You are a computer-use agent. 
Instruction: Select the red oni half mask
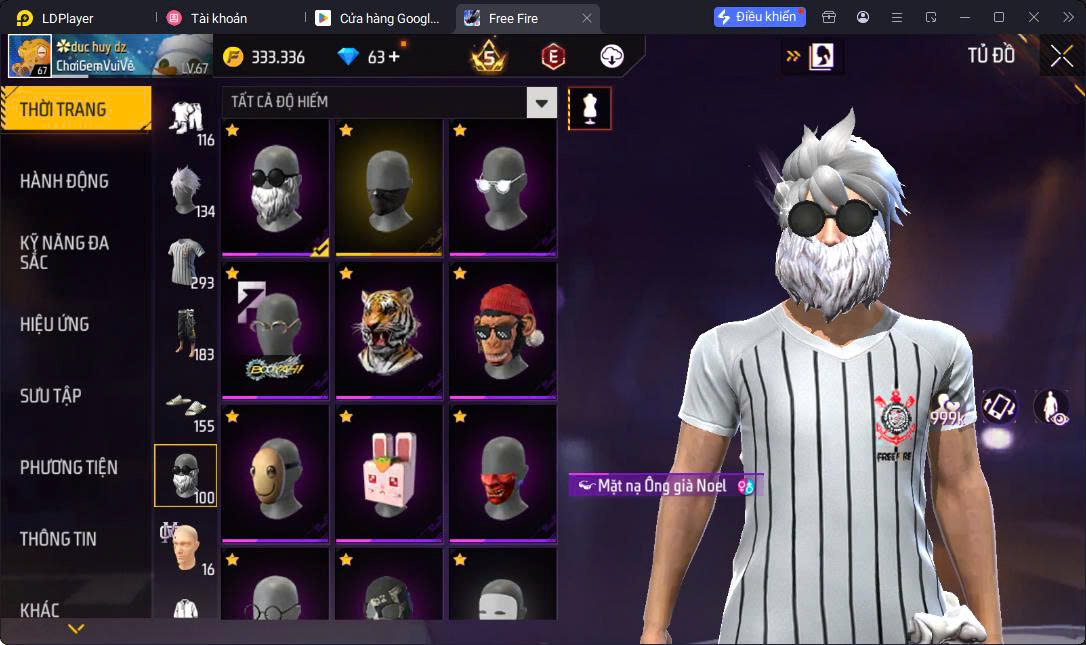pos(503,472)
